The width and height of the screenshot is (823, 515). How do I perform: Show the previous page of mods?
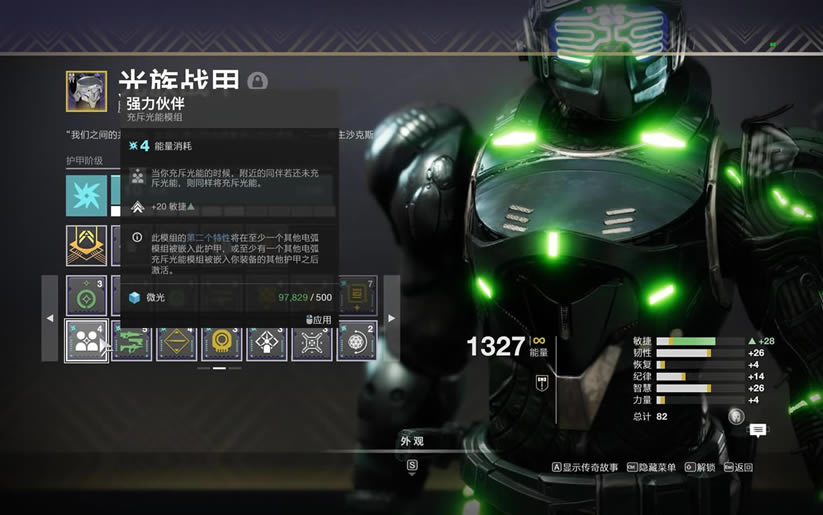coord(50,318)
